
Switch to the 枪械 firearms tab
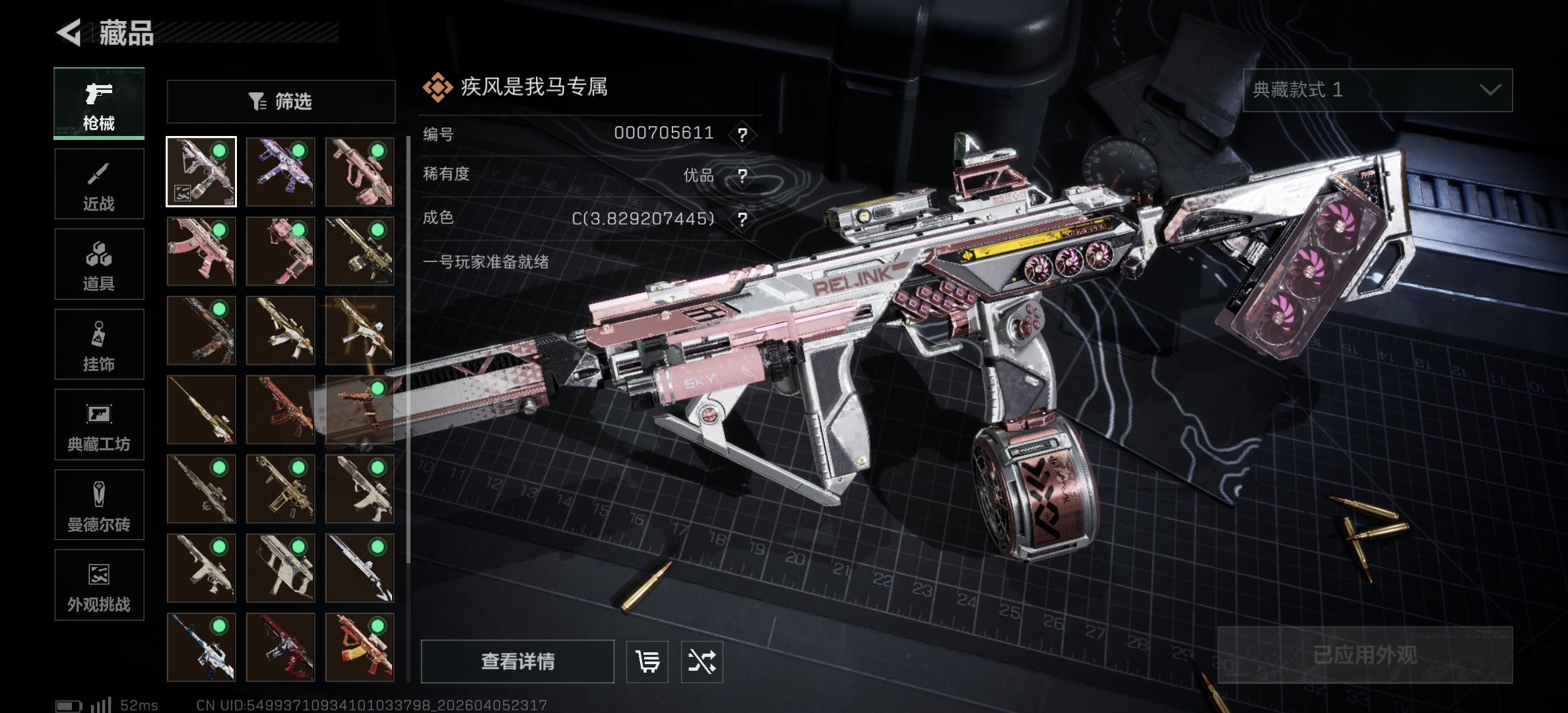coord(99,104)
